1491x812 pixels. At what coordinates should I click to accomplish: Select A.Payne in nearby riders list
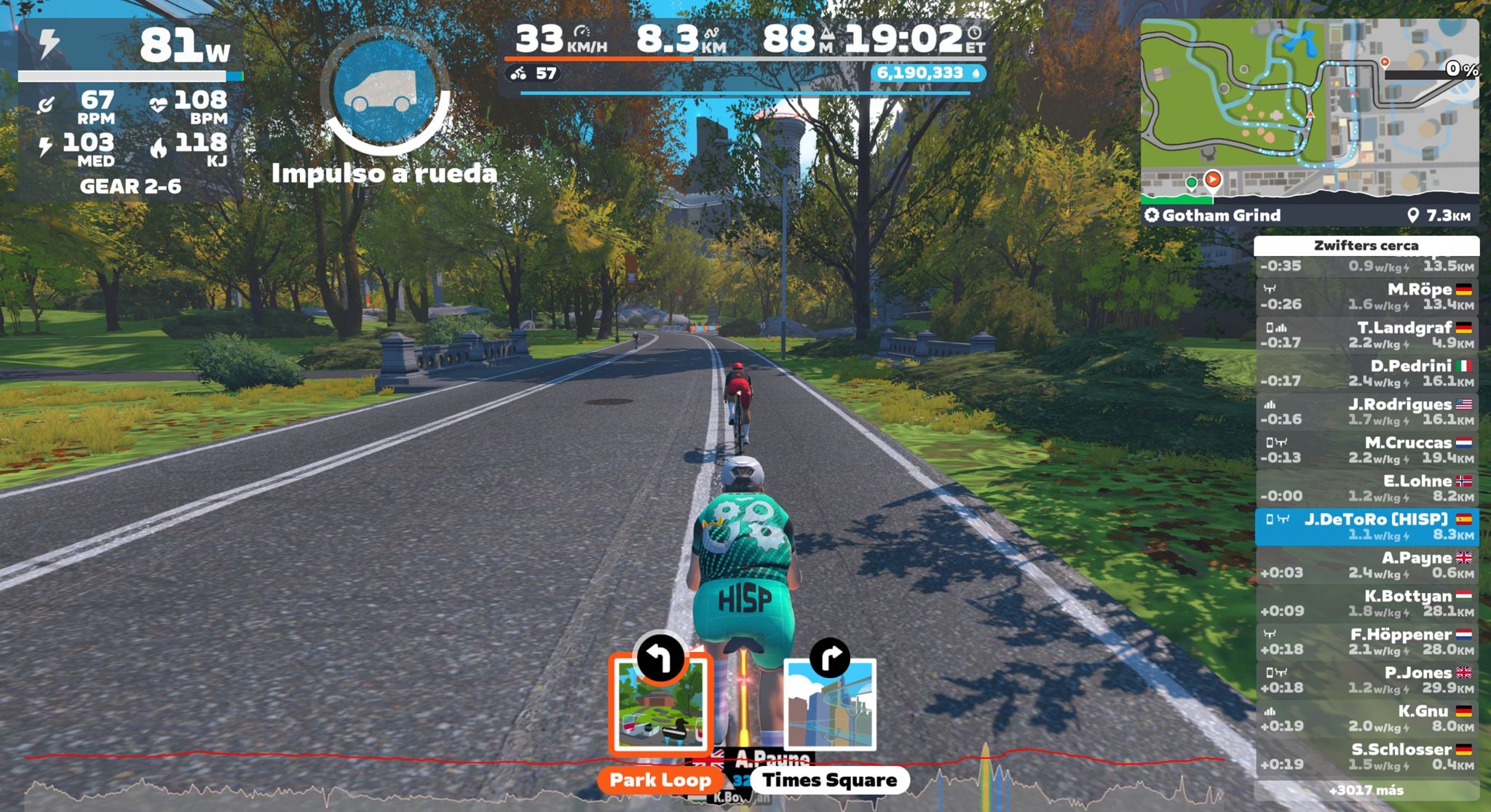click(x=1367, y=565)
